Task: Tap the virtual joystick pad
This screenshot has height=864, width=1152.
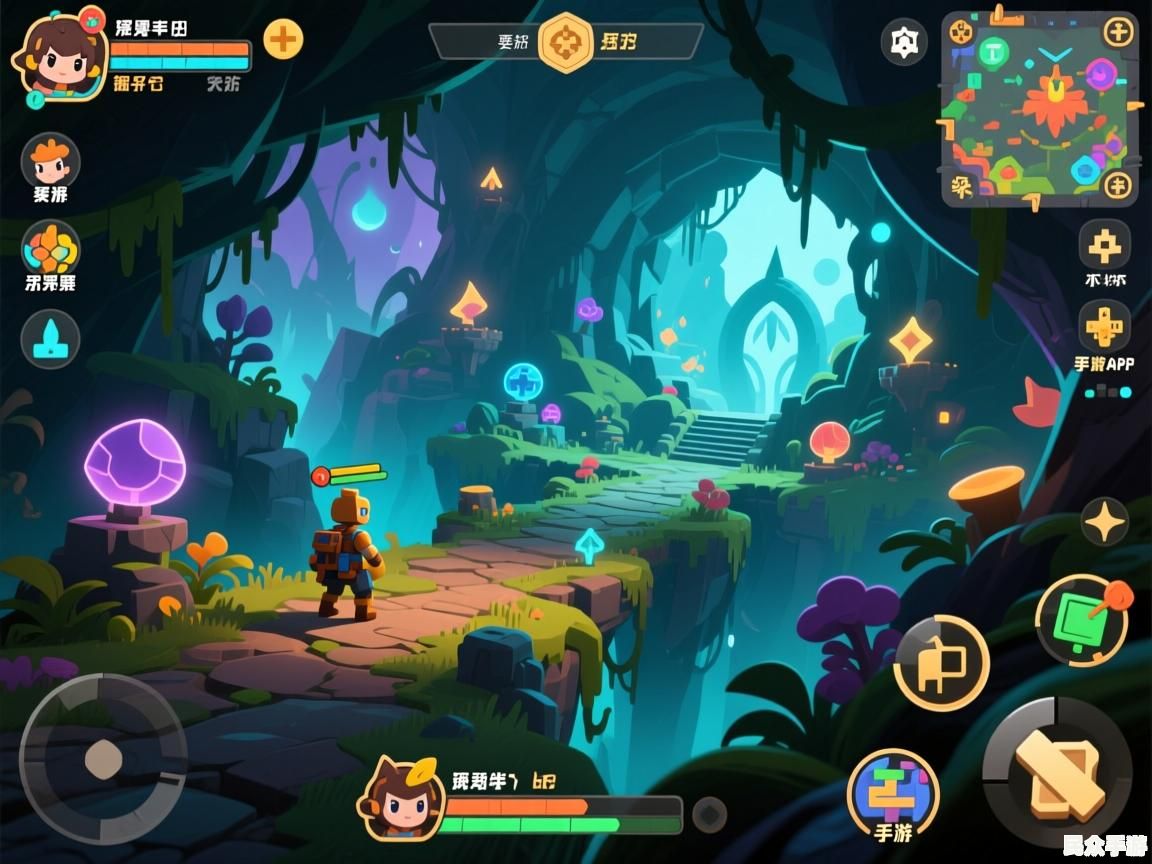Action: point(102,759)
